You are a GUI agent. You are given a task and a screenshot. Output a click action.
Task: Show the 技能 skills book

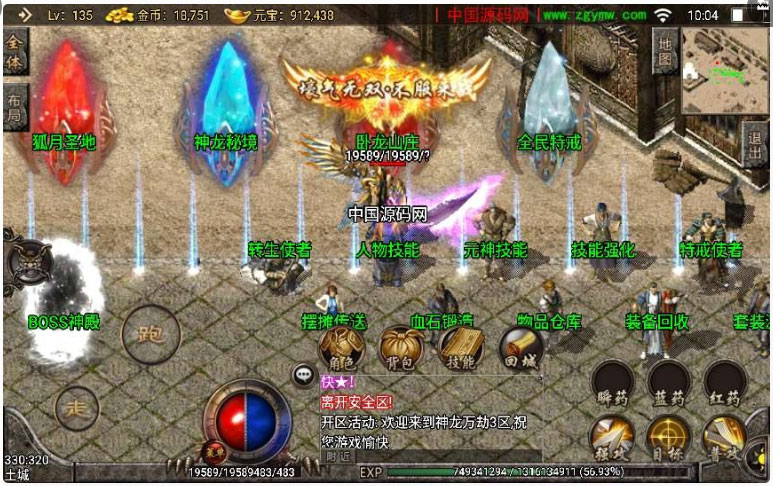tap(459, 347)
